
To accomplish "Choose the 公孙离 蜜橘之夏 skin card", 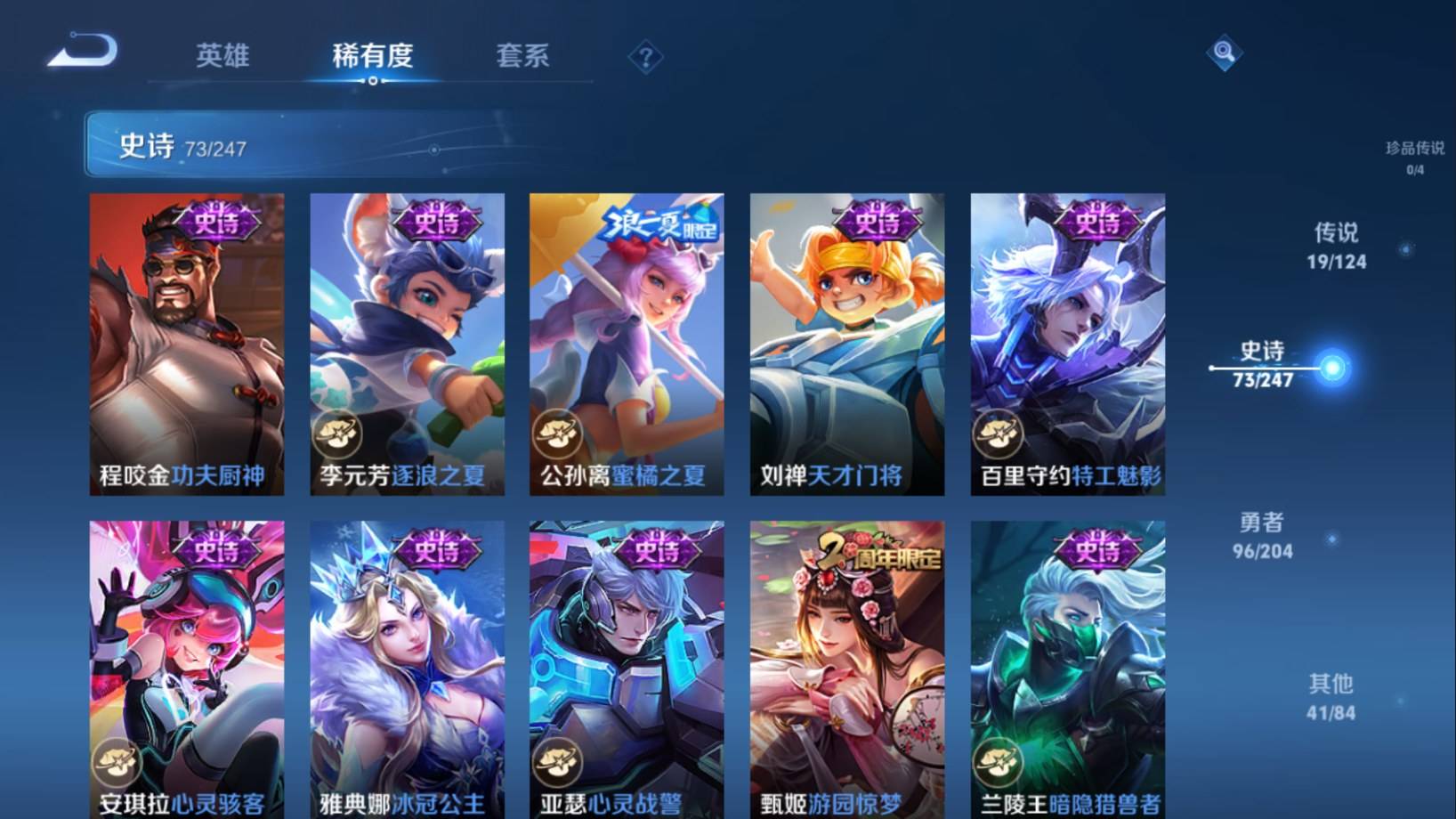I will [627, 345].
